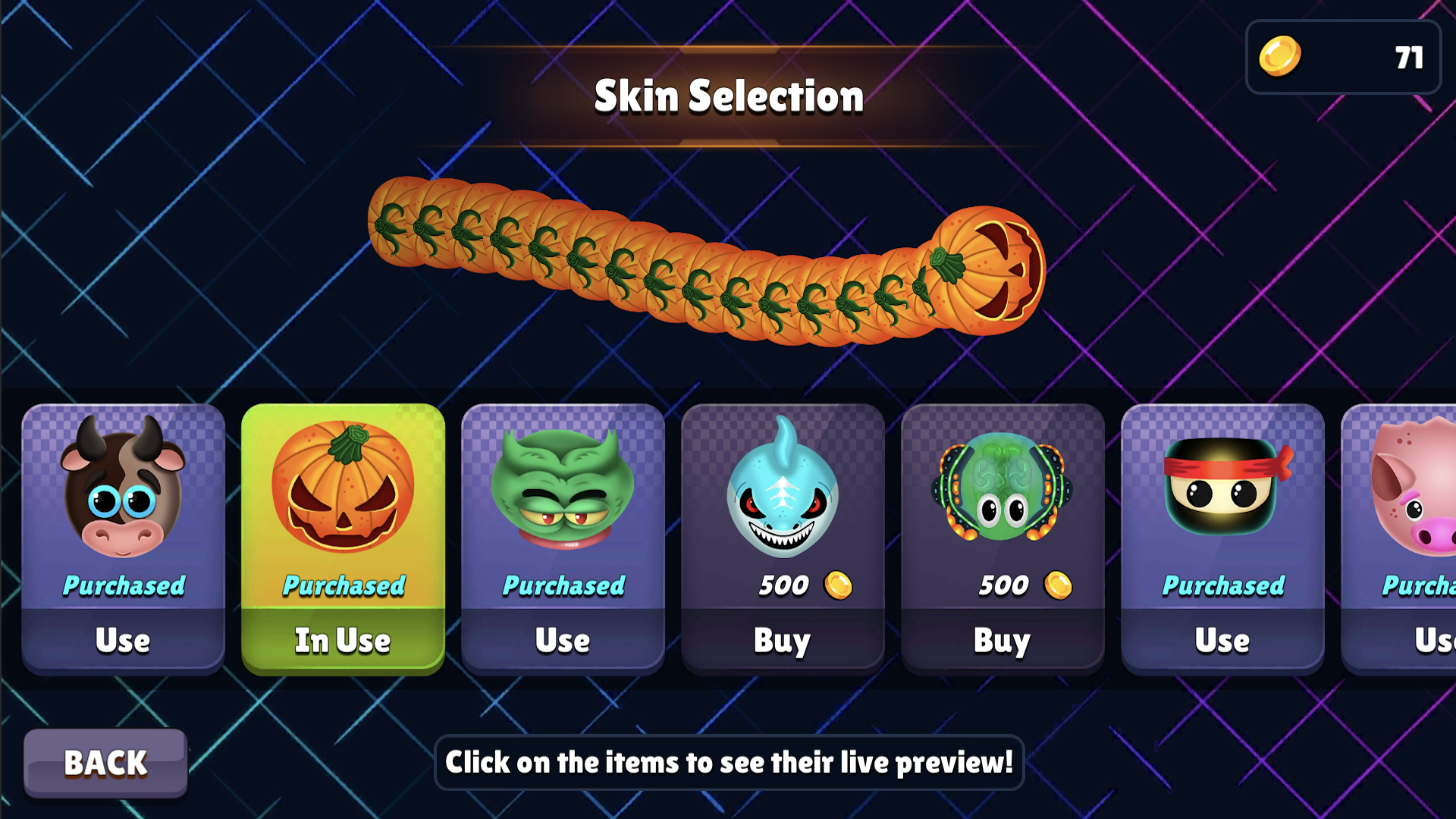This screenshot has width=1456, height=819.
Task: Preview the pink pig skin
Action: coord(1410,489)
